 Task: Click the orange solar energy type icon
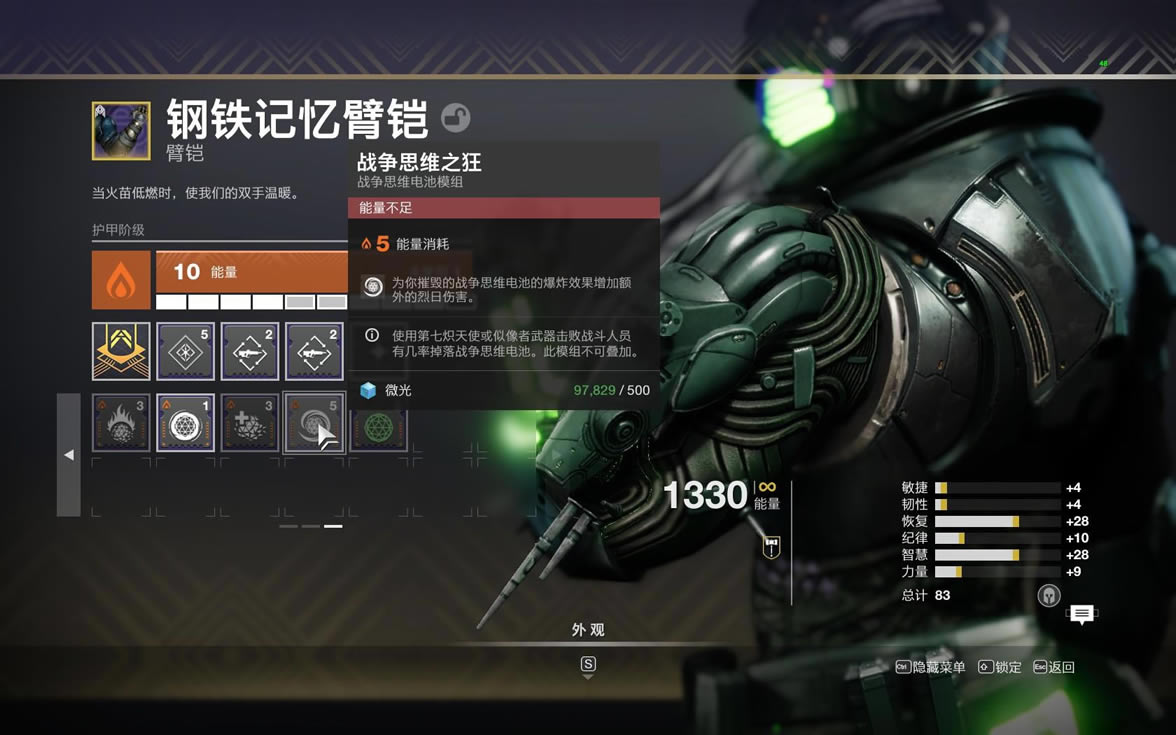click(121, 280)
